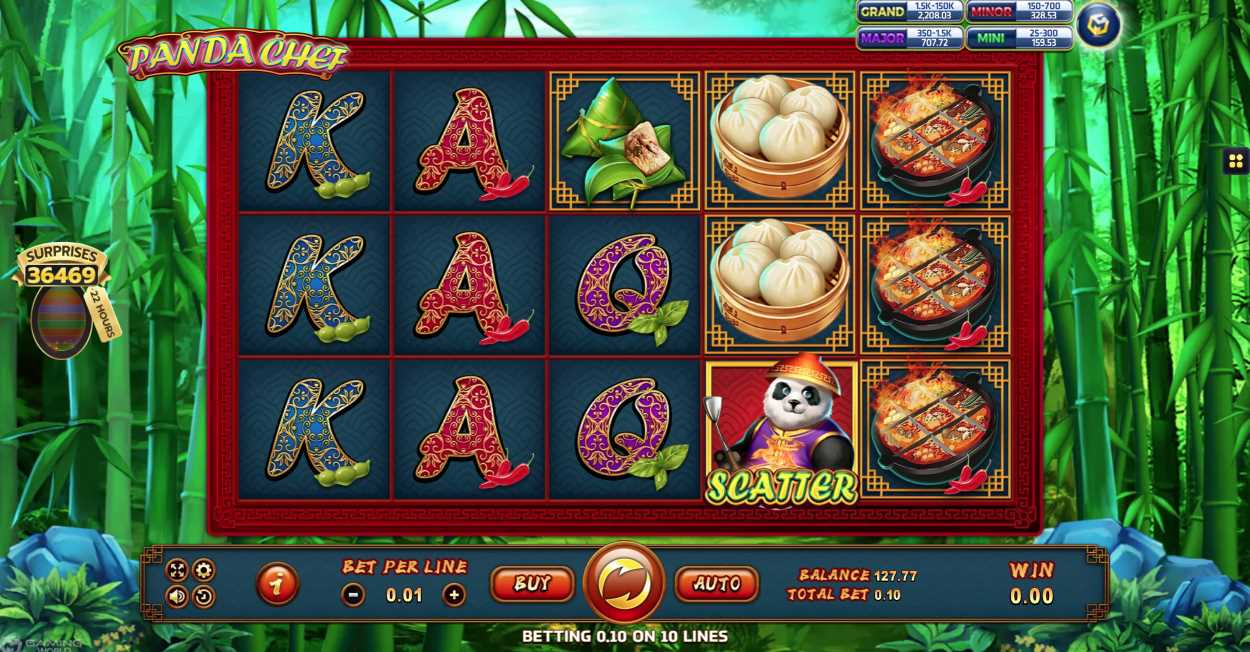This screenshot has width=1250, height=652.
Task: Click the round gold jackpot logo button
Action: click(1098, 24)
